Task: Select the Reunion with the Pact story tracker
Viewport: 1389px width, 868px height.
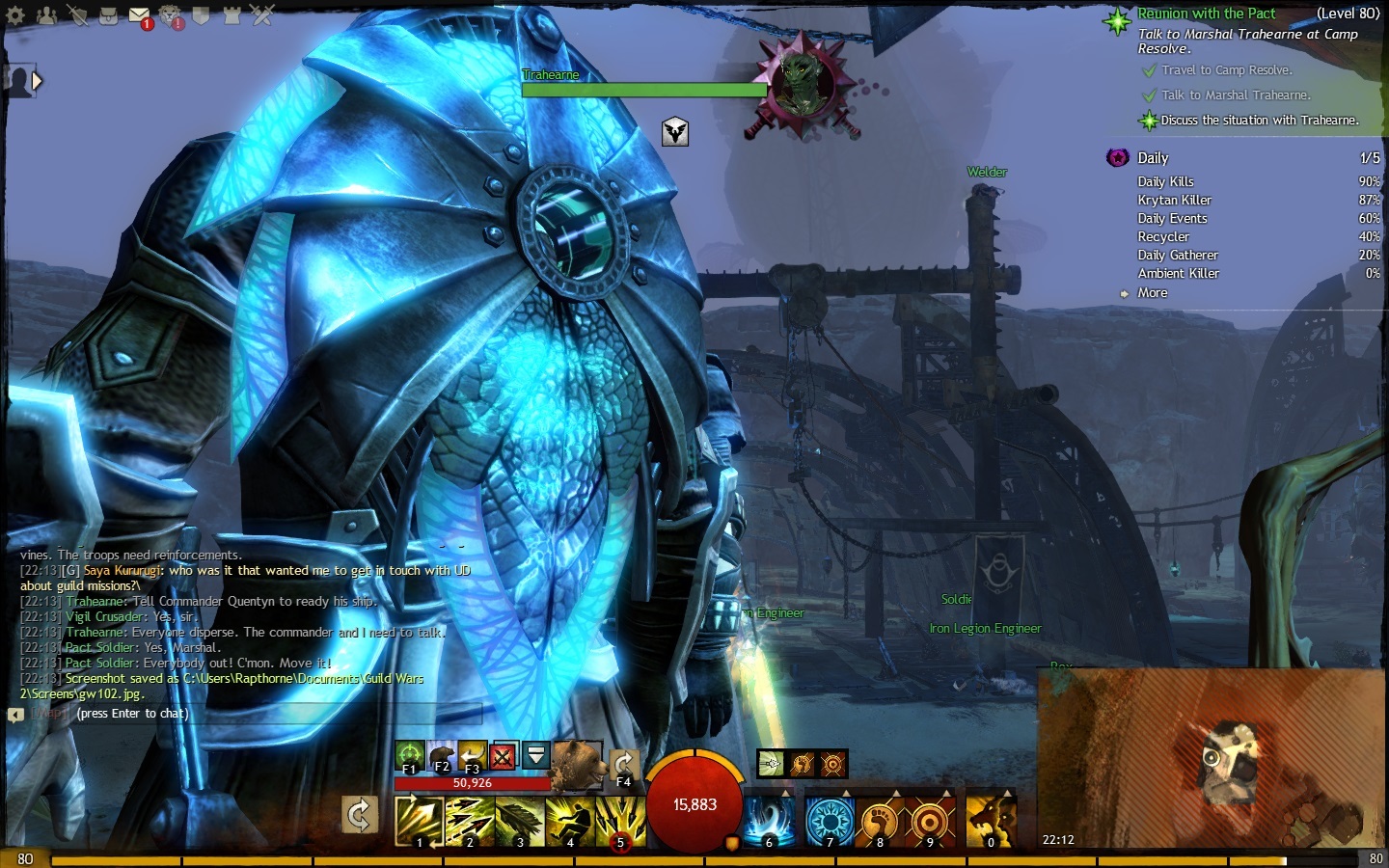Action: click(x=1206, y=14)
